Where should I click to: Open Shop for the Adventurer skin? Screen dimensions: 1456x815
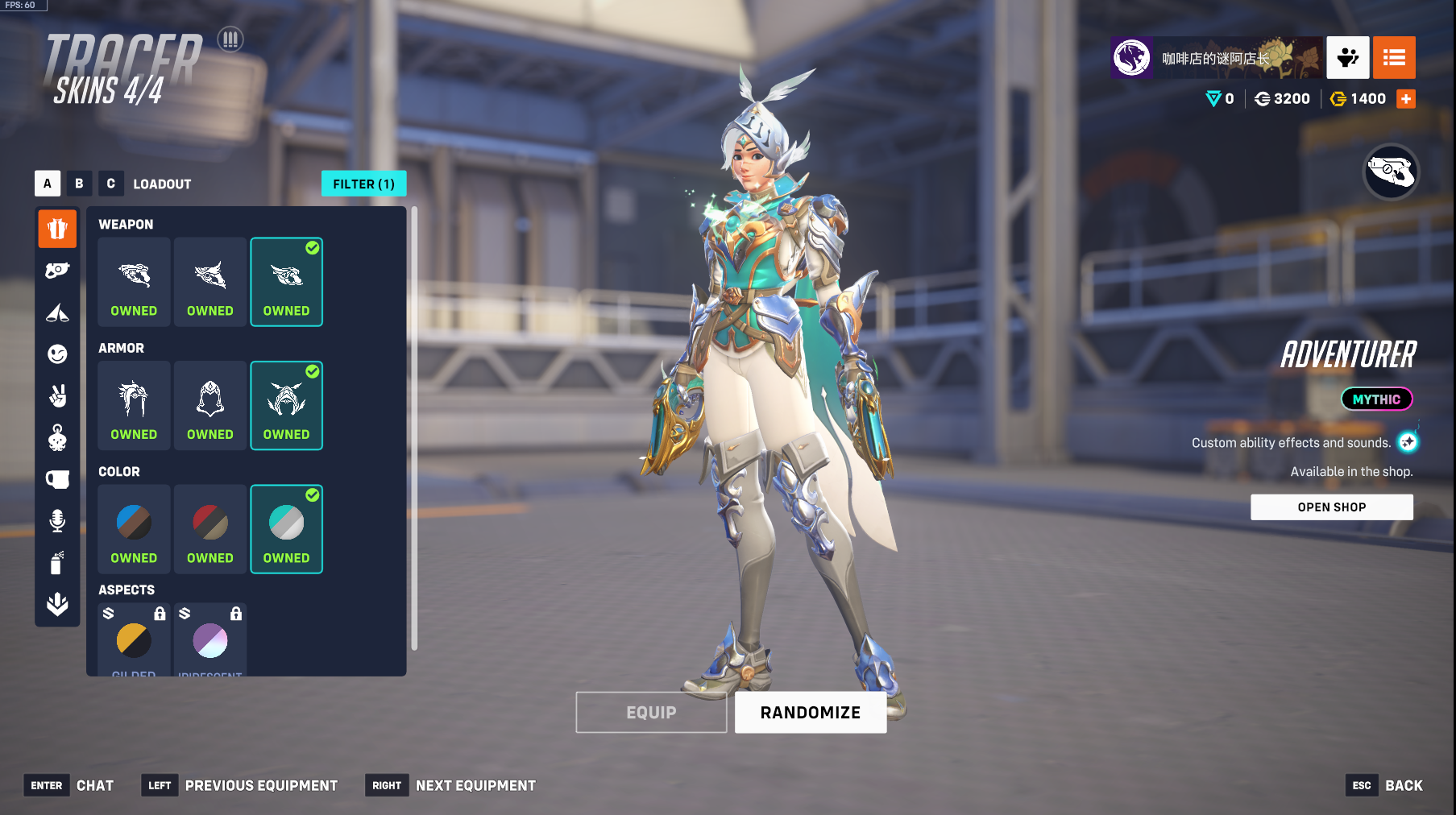click(1331, 507)
